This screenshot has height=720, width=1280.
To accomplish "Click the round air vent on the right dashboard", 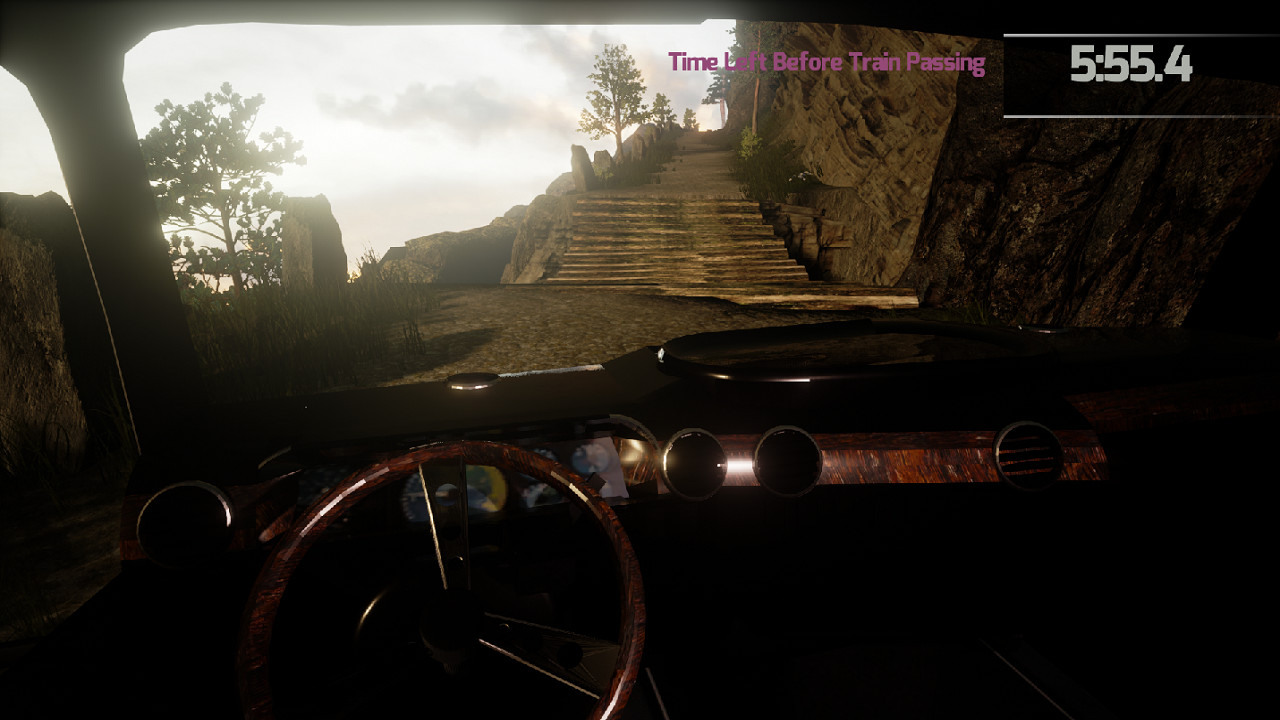I will click(1030, 455).
